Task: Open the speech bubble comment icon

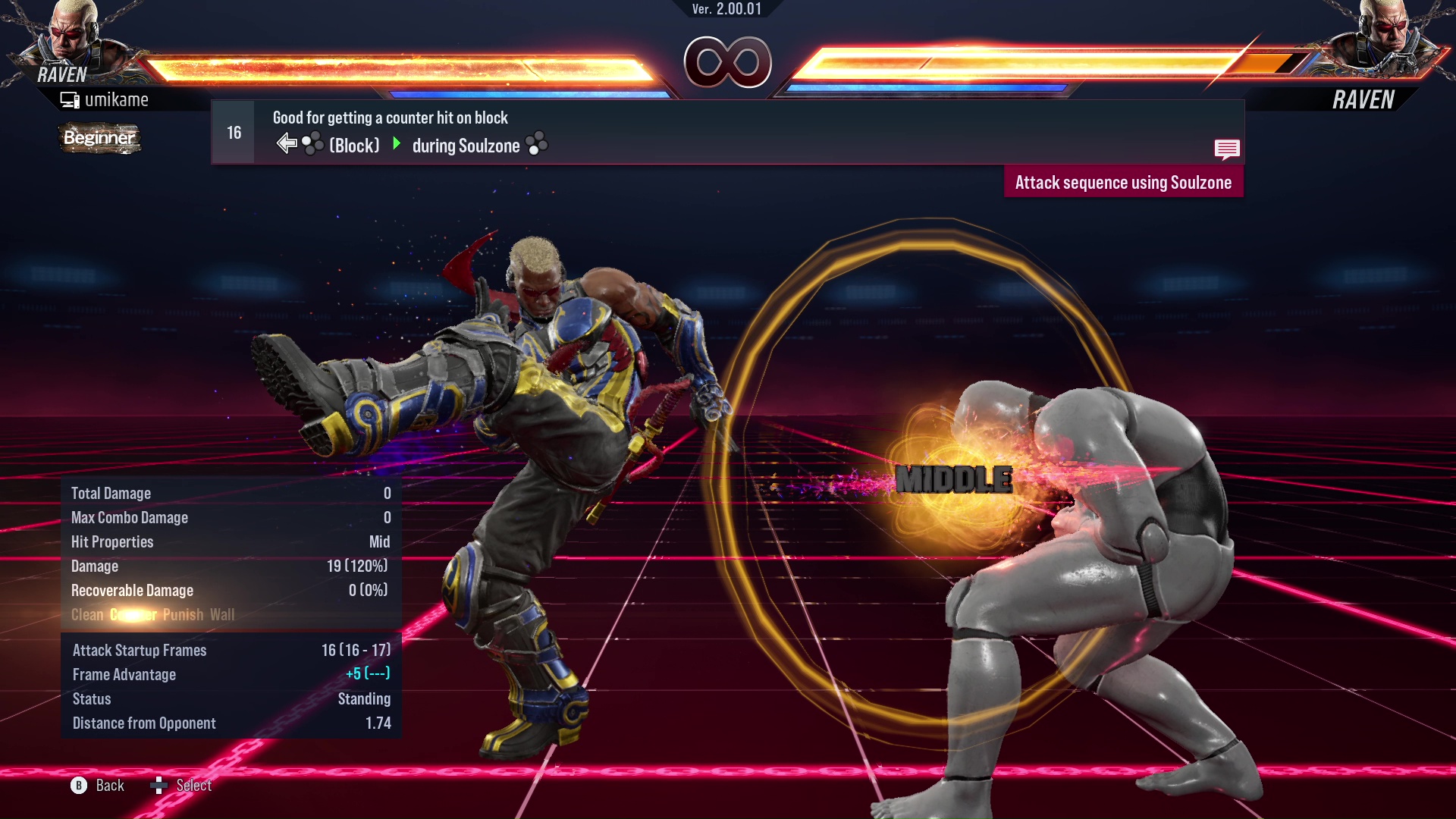Action: 1226,149
